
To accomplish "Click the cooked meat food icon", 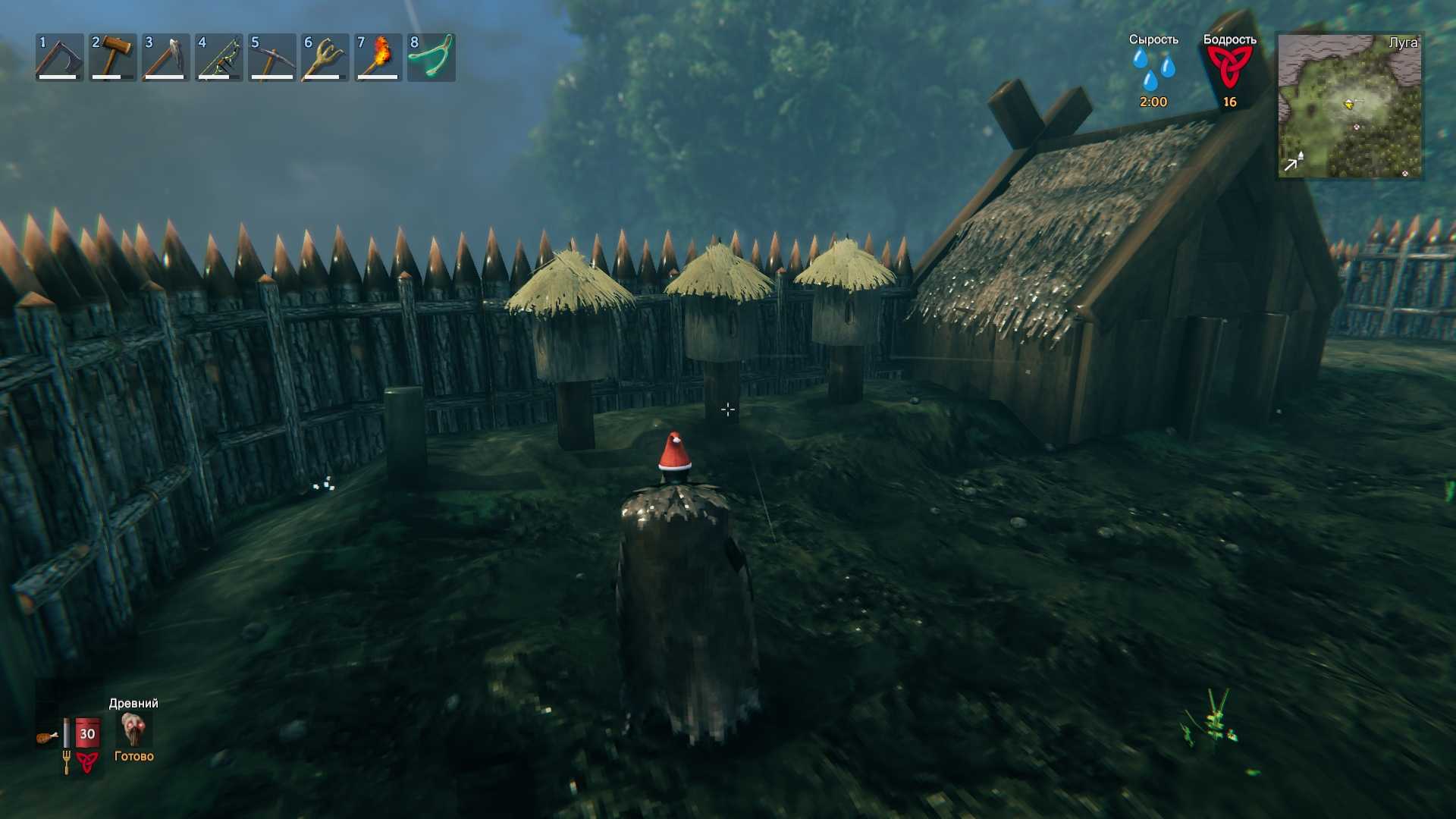I will pos(47,736).
